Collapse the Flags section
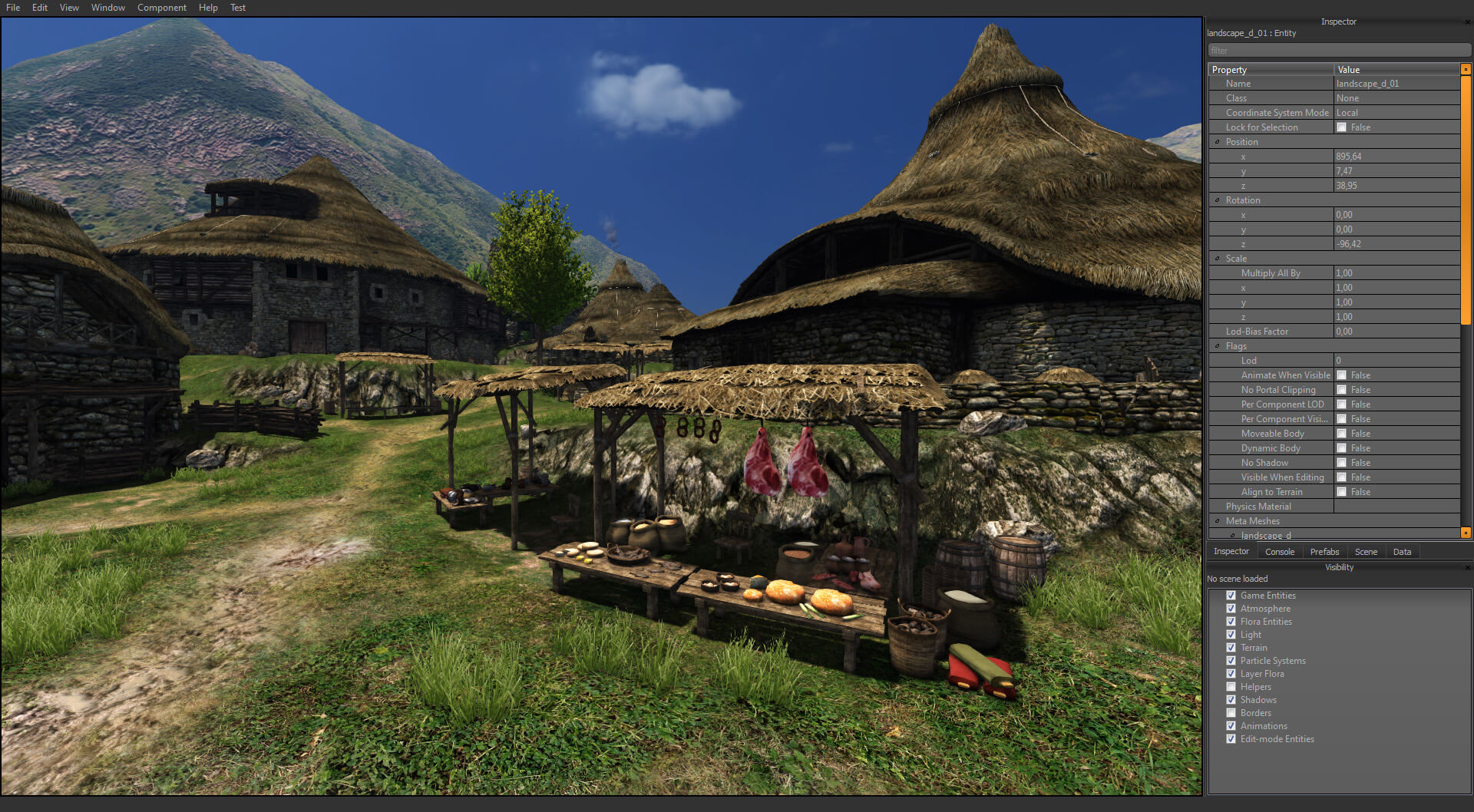This screenshot has height=812, width=1474. pos(1219,345)
